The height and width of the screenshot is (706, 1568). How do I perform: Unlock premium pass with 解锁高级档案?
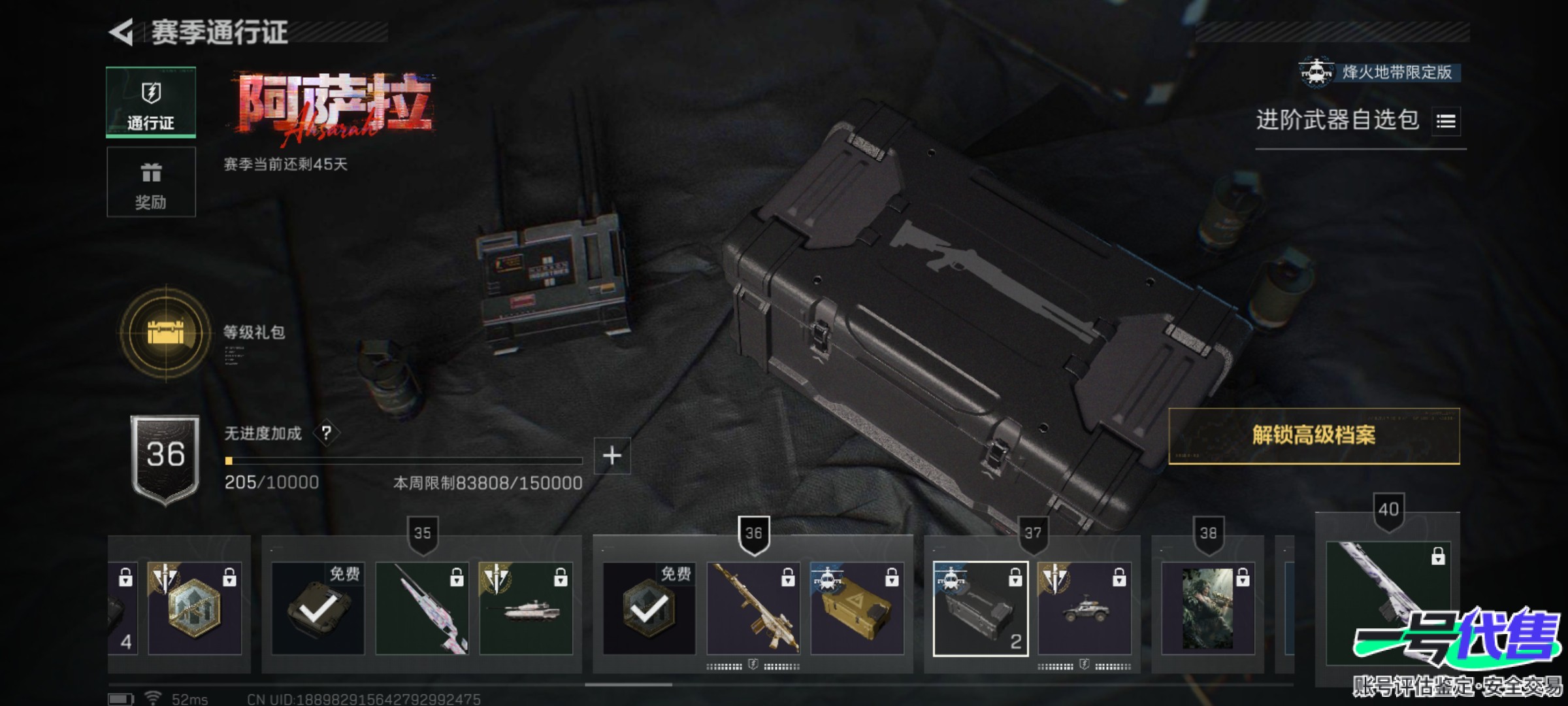tap(1313, 436)
